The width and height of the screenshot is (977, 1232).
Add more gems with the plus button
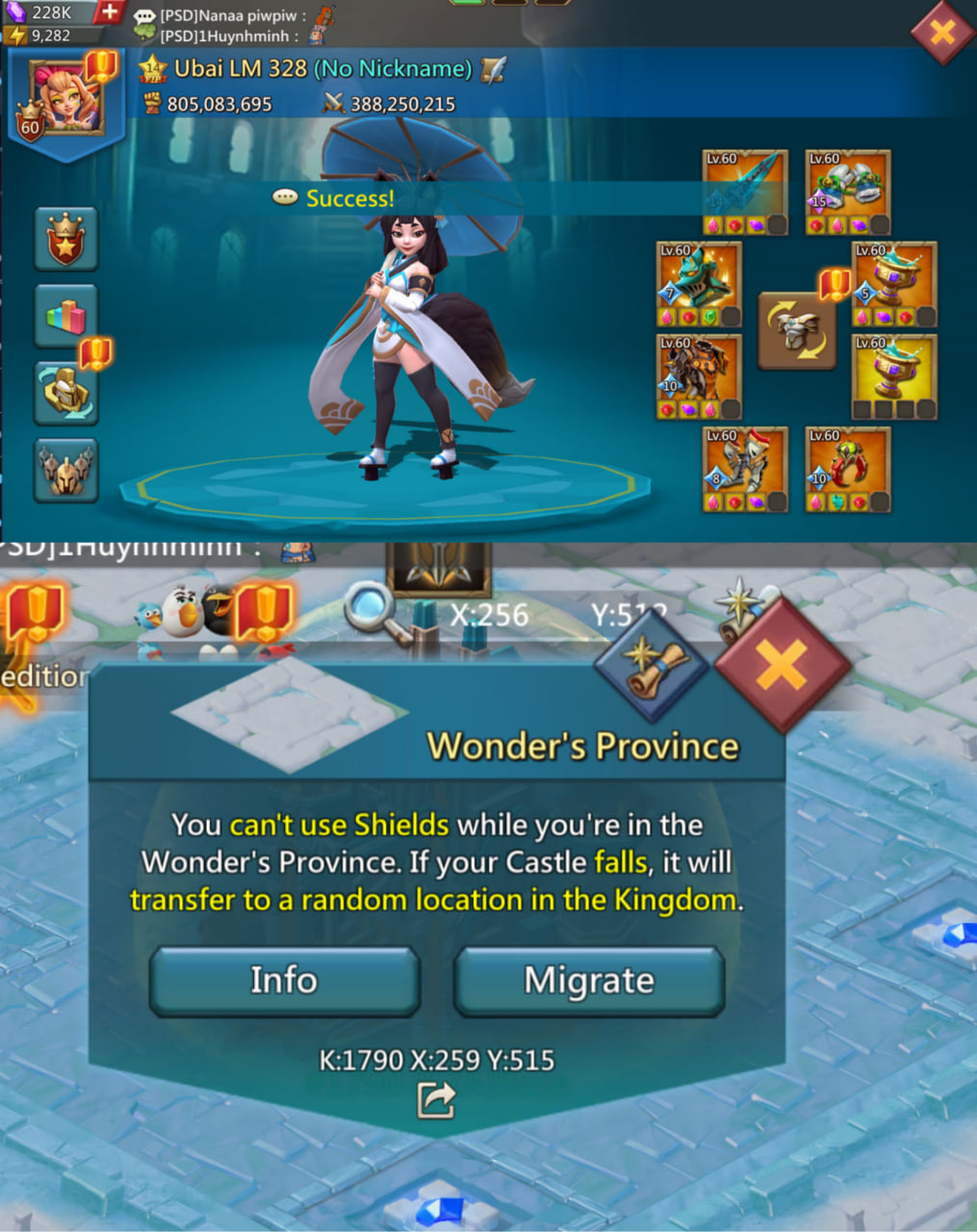tap(110, 13)
